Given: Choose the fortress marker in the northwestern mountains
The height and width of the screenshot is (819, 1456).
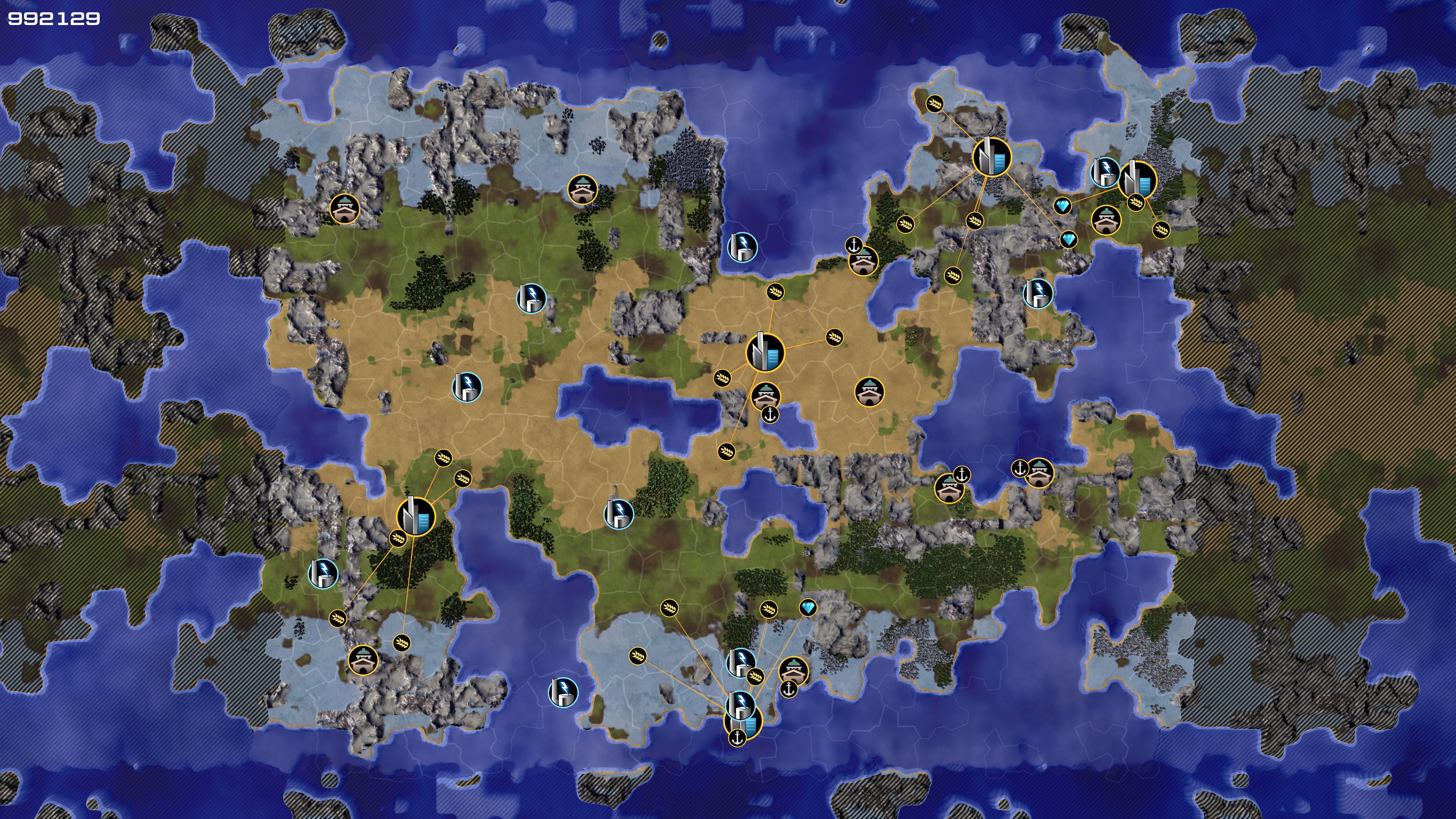Looking at the screenshot, I should point(344,208).
